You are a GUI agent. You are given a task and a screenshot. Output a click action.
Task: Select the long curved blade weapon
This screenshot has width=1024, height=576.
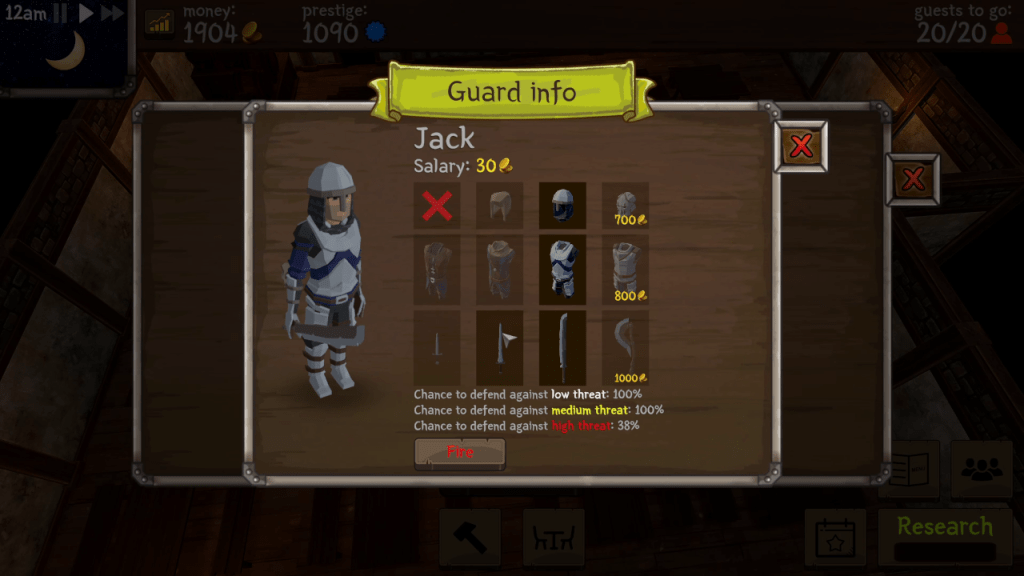562,347
